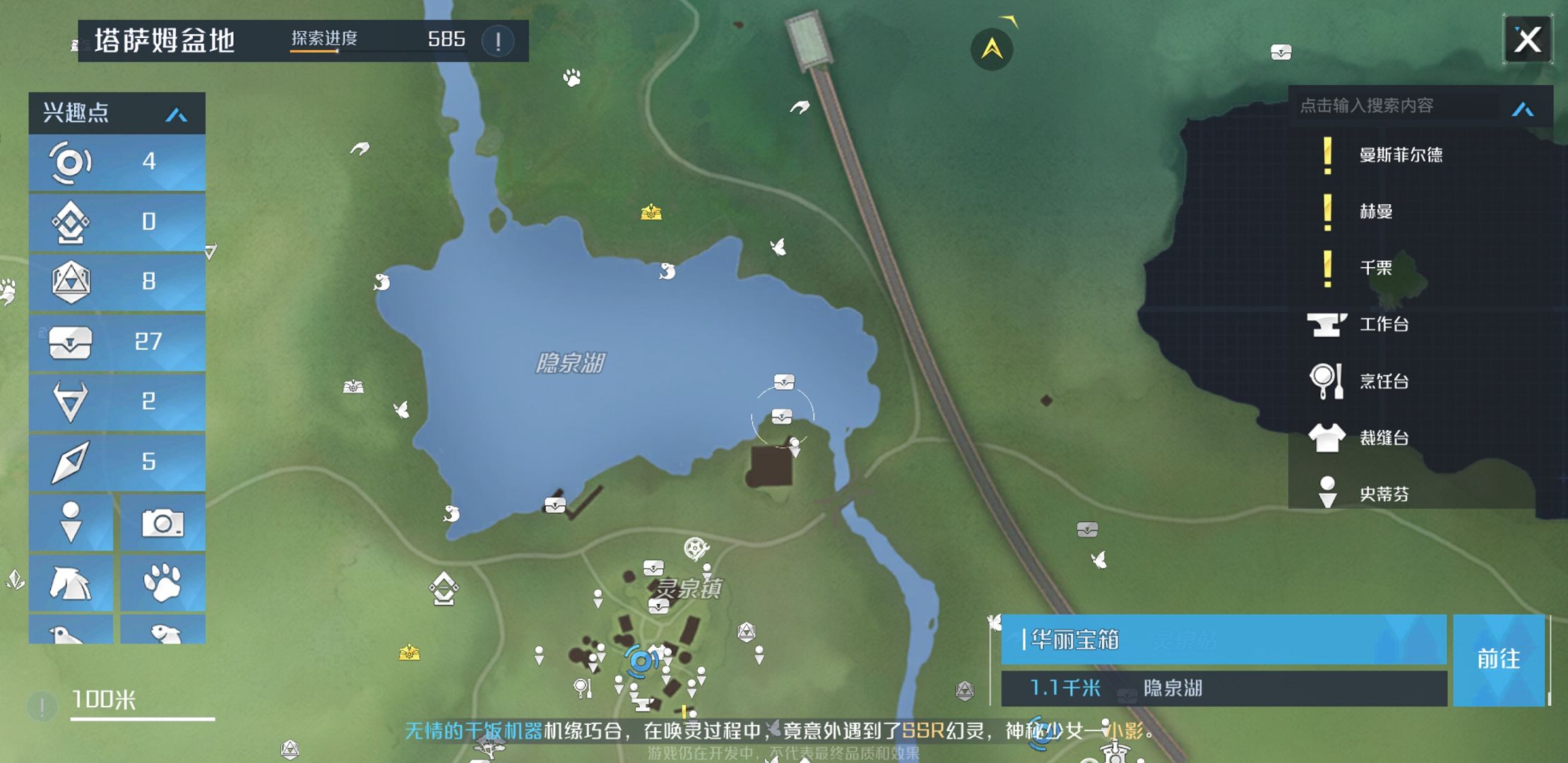Close the map with the X button
This screenshot has width=1568, height=763.
(1527, 40)
